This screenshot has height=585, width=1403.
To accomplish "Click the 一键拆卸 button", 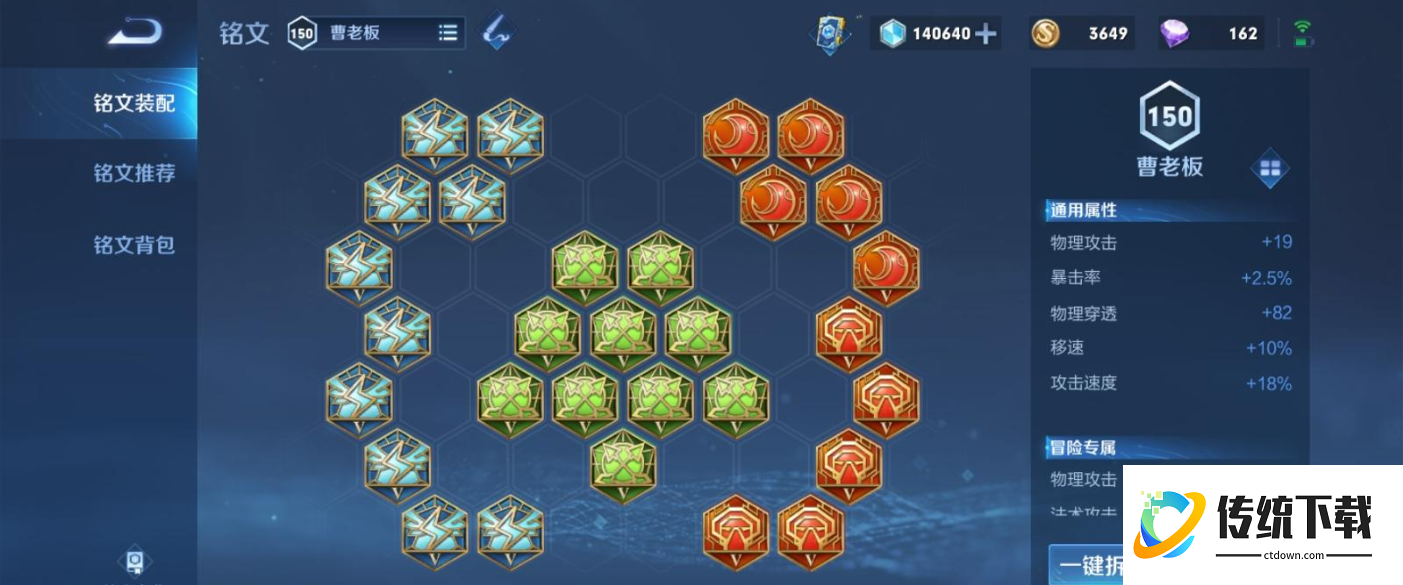I will point(1086,565).
